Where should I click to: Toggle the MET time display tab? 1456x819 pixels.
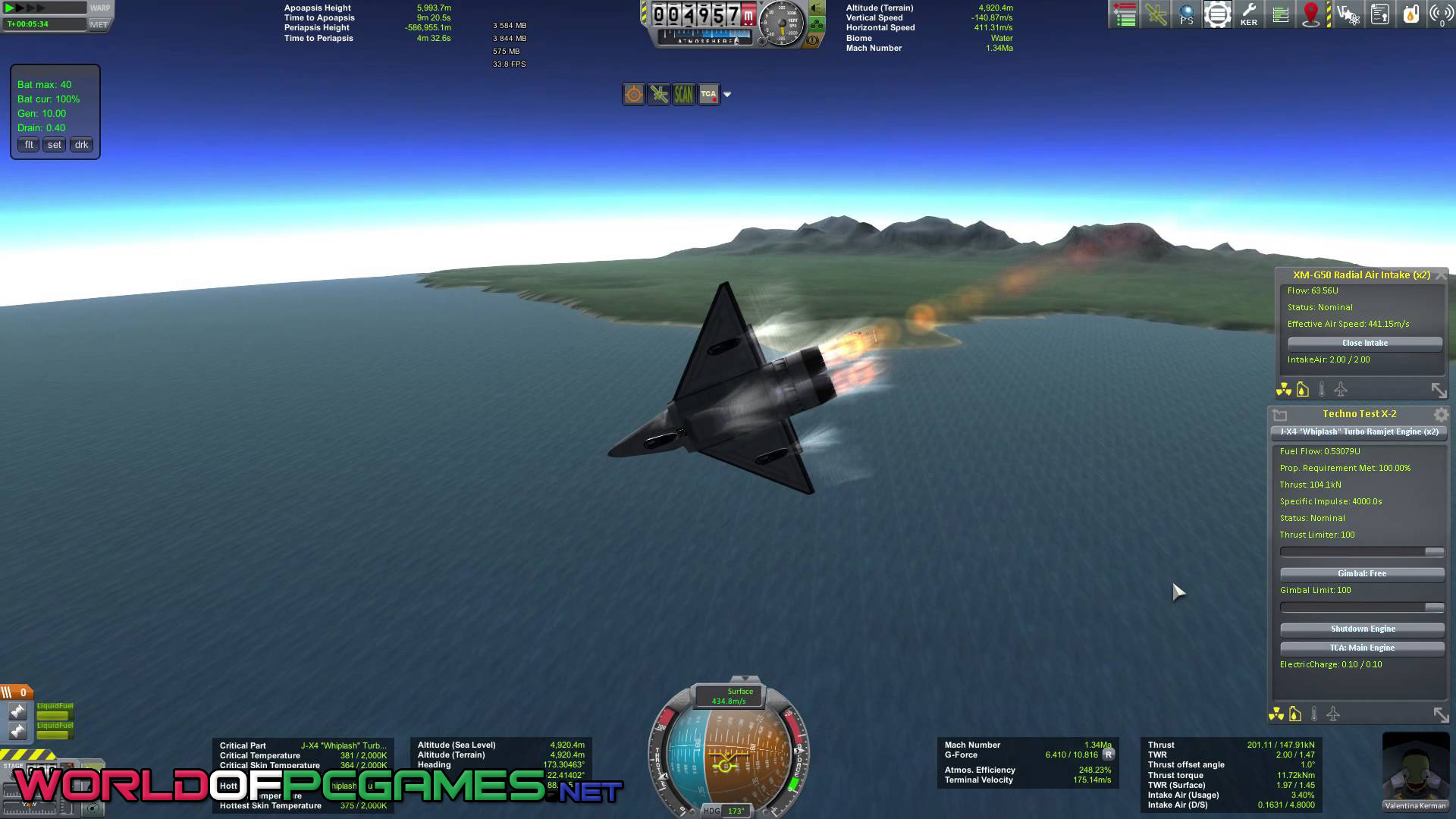coord(99,24)
